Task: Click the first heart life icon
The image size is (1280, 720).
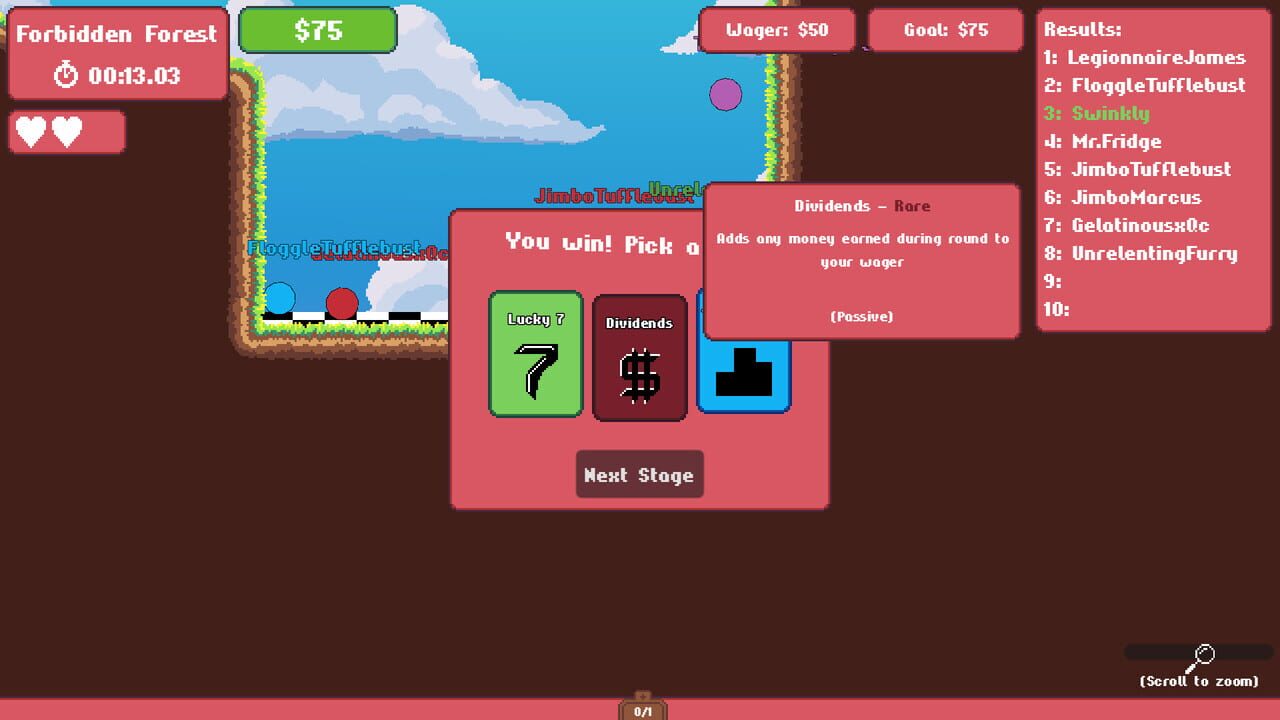Action: click(31, 131)
